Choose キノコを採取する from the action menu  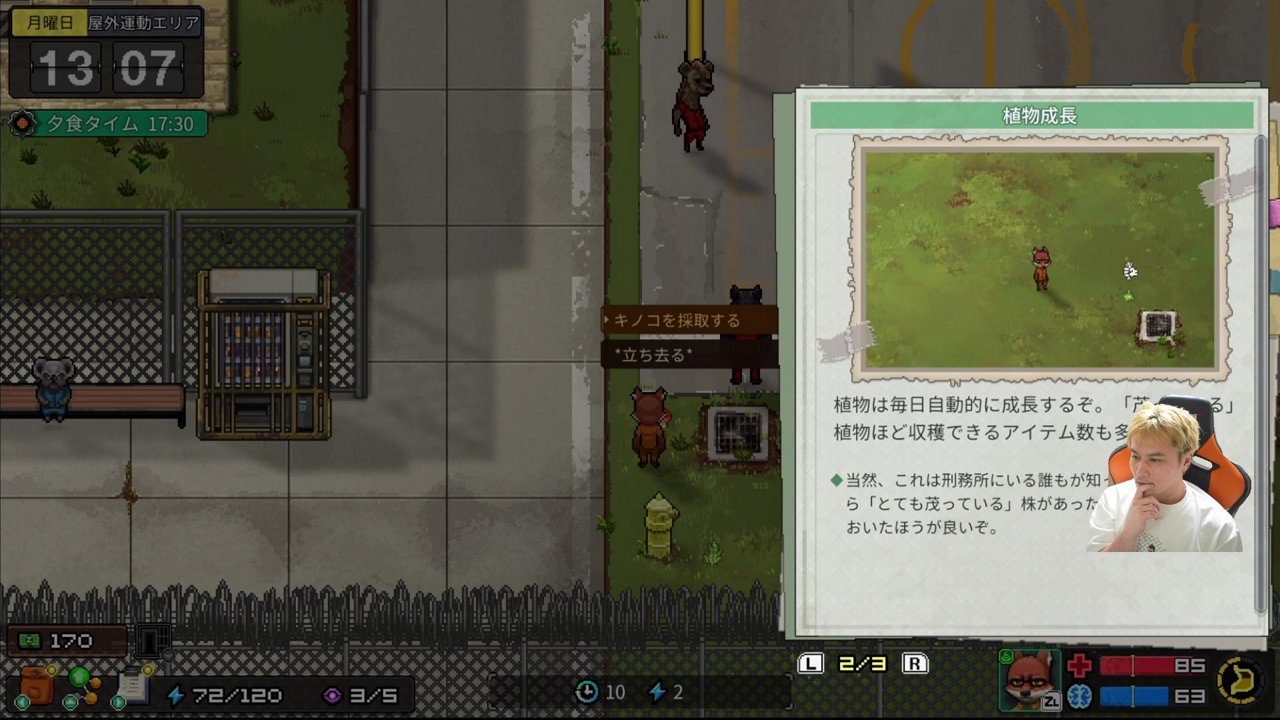[680, 320]
